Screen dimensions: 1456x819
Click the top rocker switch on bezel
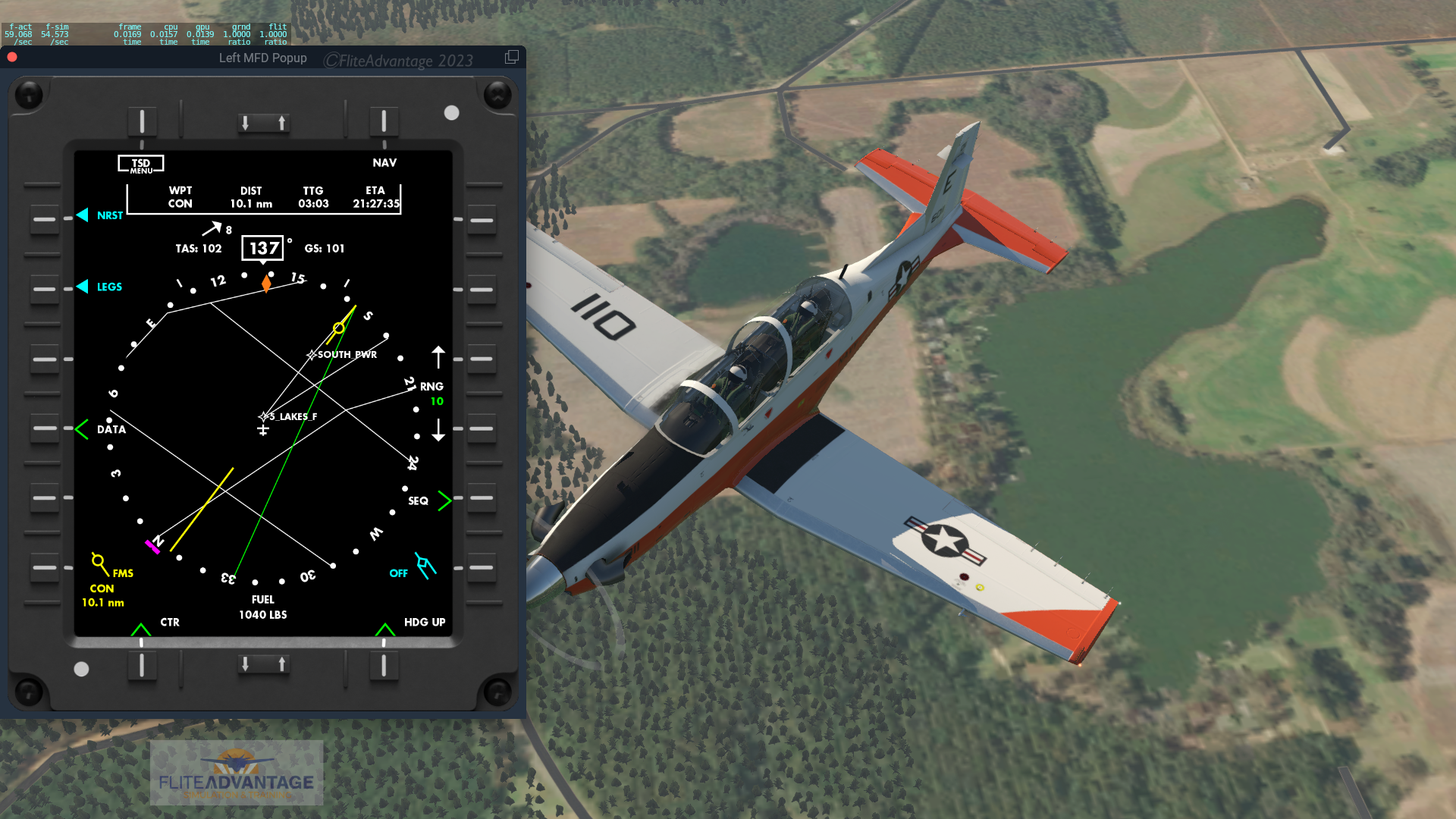[263, 123]
